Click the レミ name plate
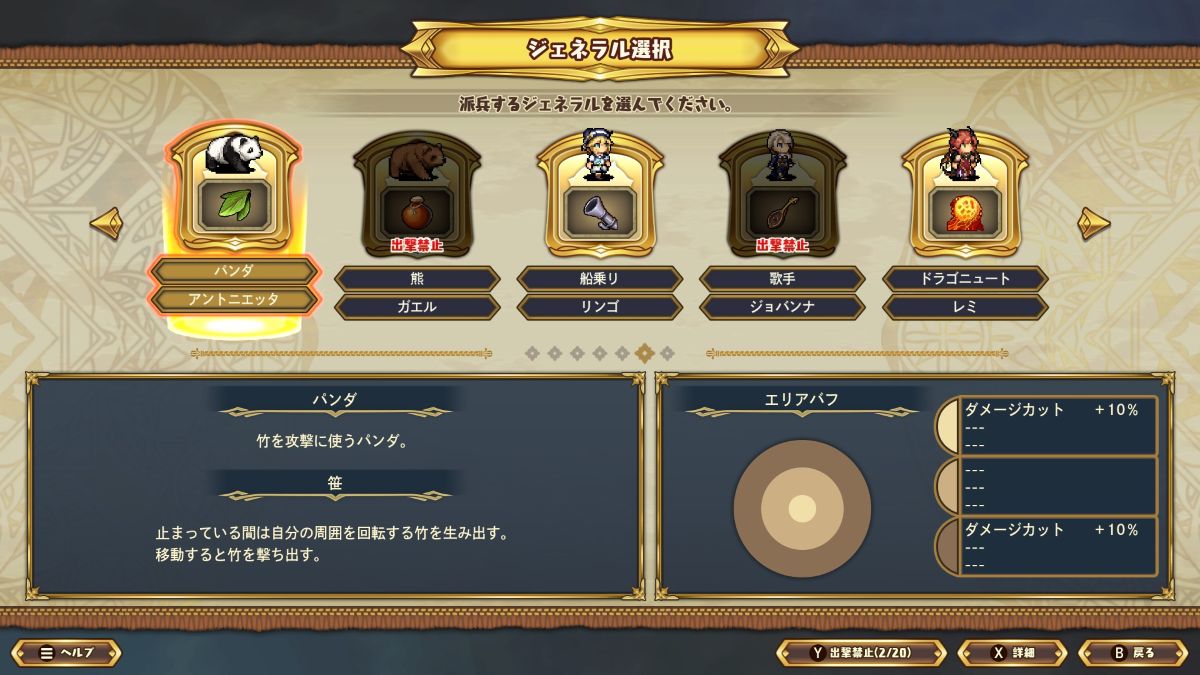Image resolution: width=1200 pixels, height=675 pixels. (965, 307)
